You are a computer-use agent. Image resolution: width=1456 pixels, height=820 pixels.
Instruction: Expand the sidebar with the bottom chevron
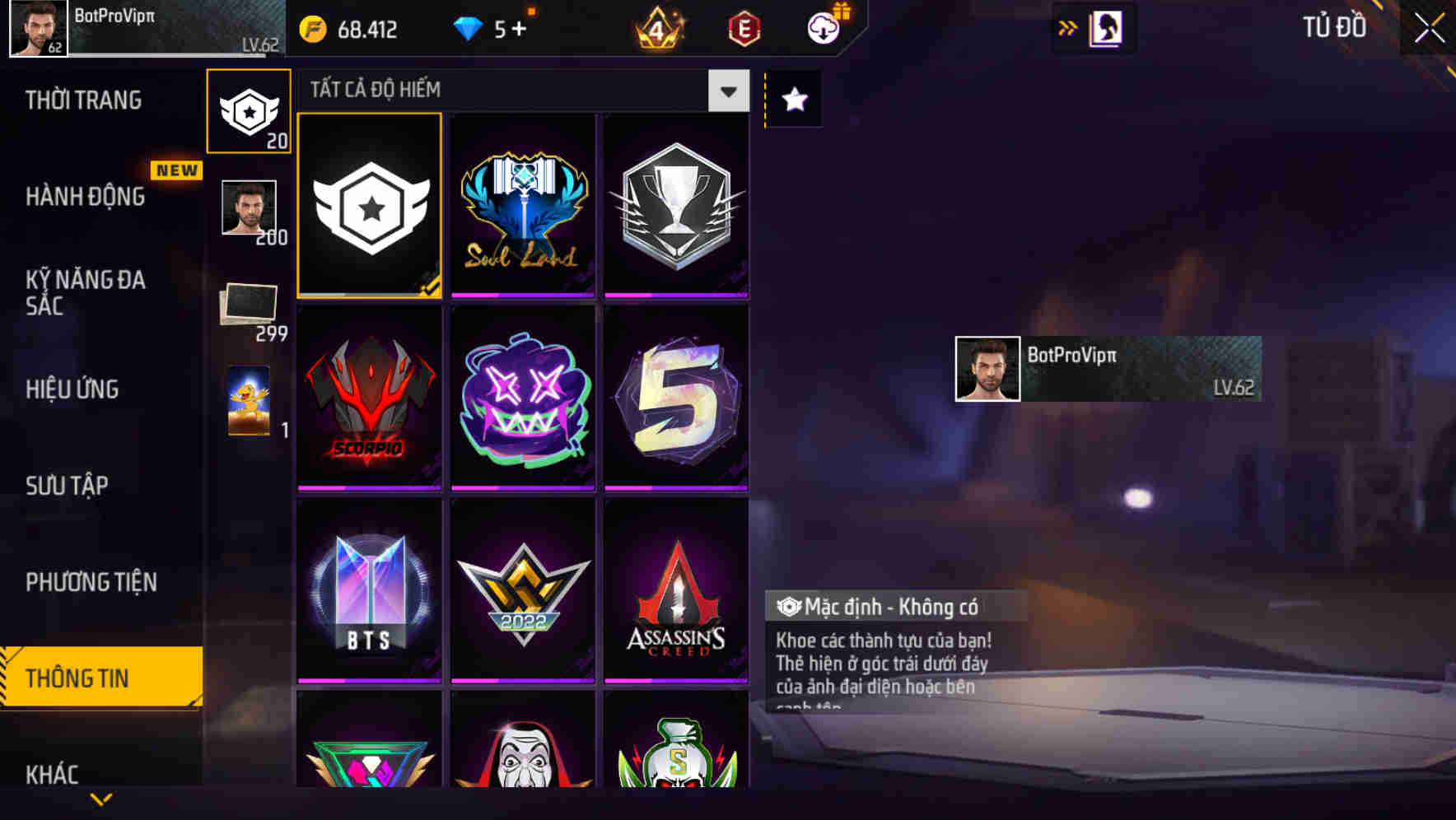(x=100, y=799)
